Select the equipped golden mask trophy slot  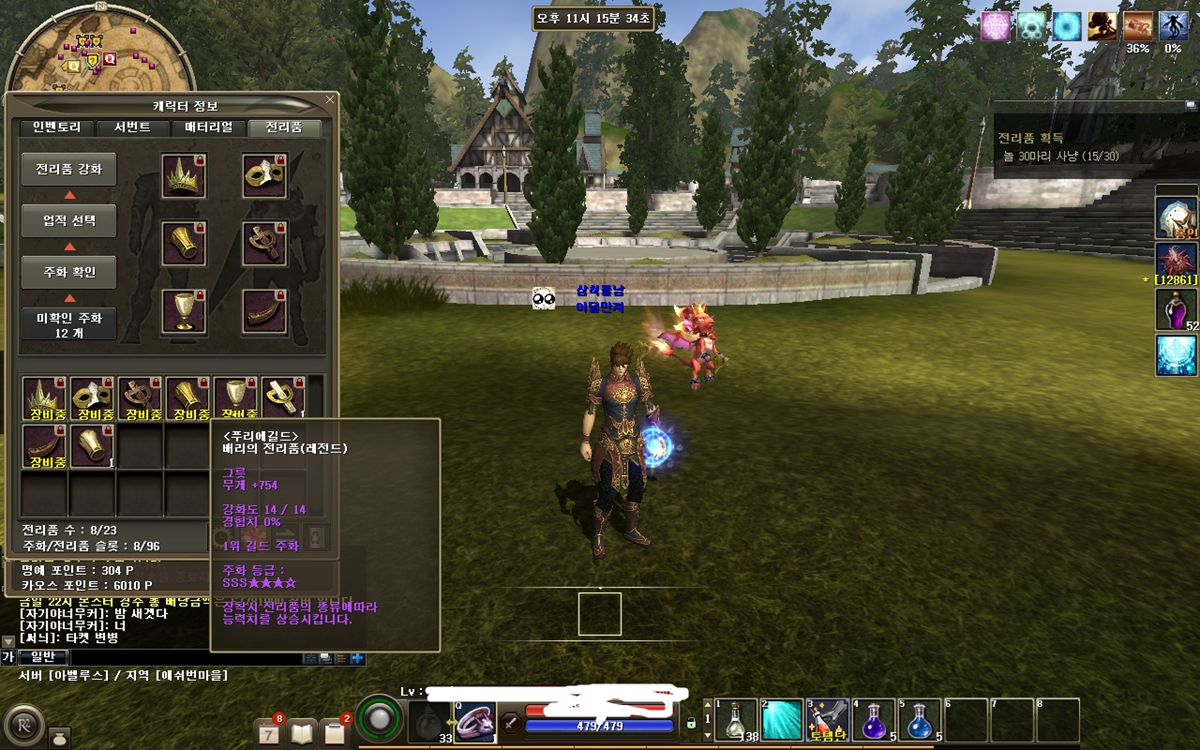click(265, 176)
